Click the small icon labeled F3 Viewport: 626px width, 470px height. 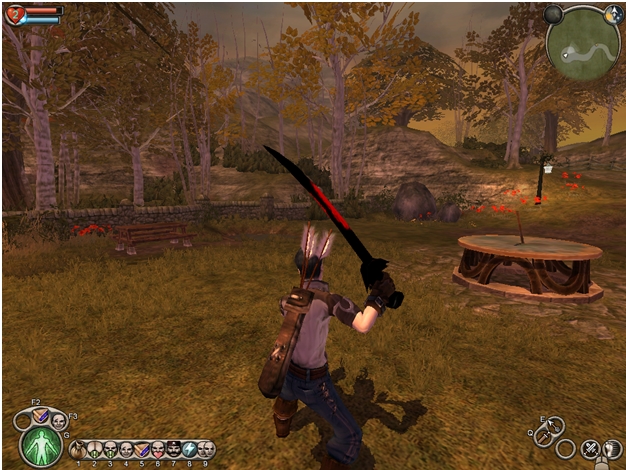[58, 420]
